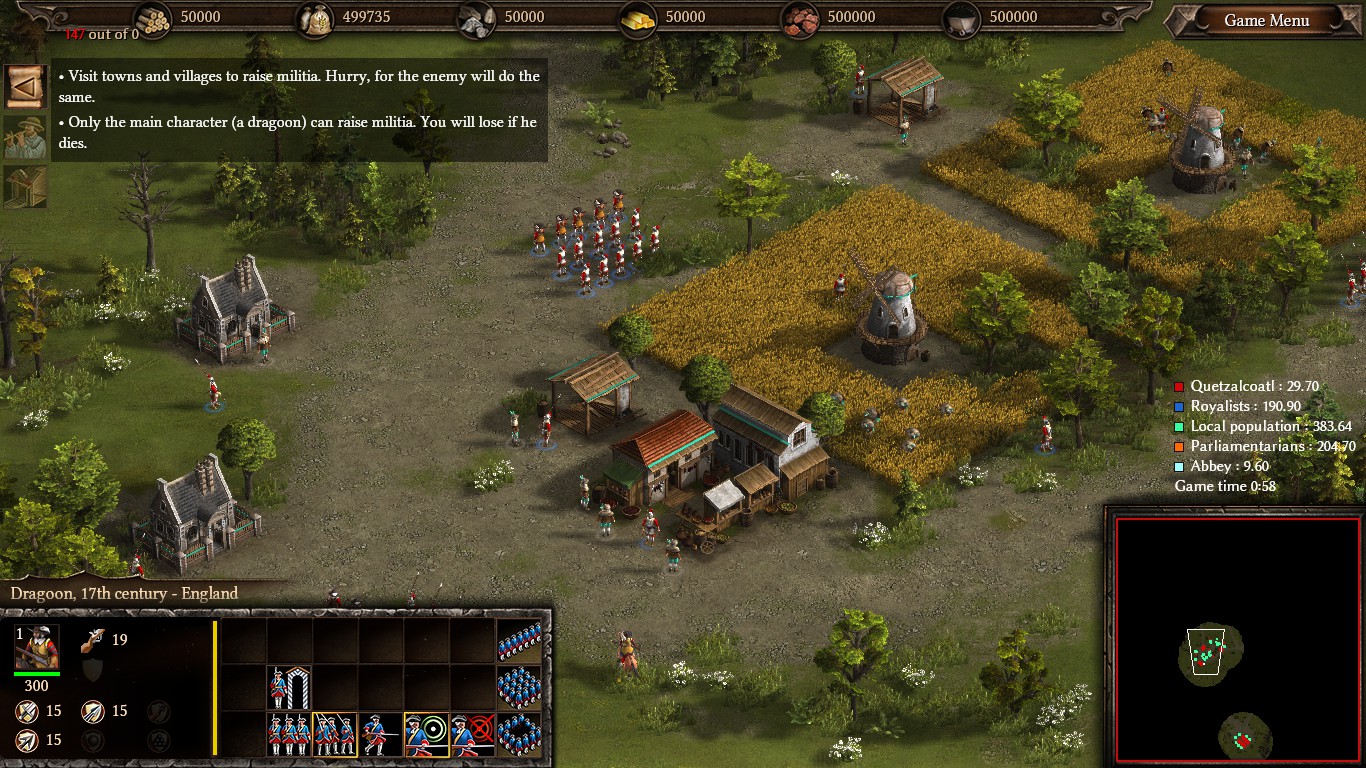Choose the highlighted marching soldiers with muskets command
This screenshot has height=768, width=1366.
pyautogui.click(x=335, y=734)
